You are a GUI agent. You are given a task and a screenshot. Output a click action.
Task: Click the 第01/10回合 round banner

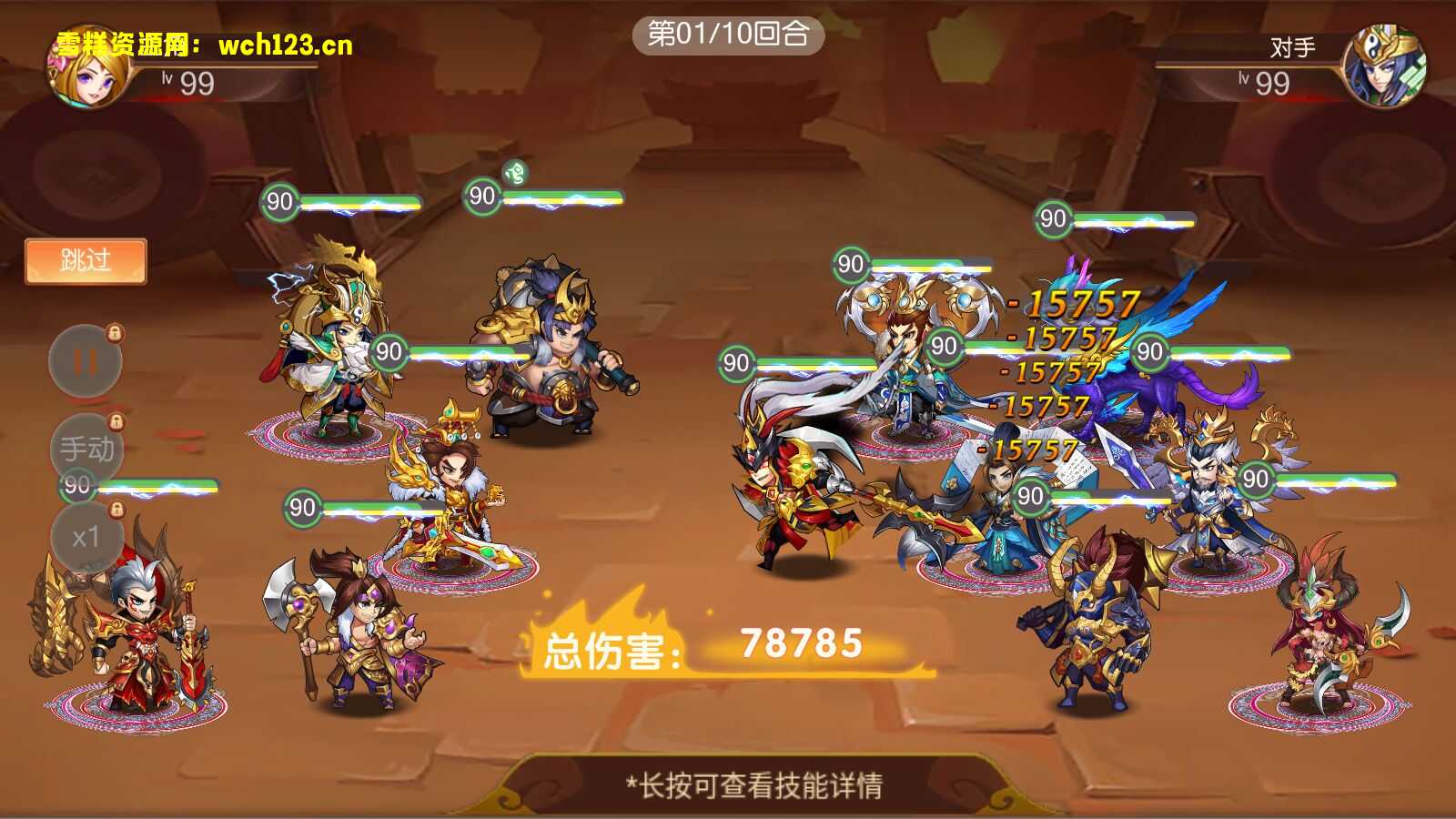(728, 36)
